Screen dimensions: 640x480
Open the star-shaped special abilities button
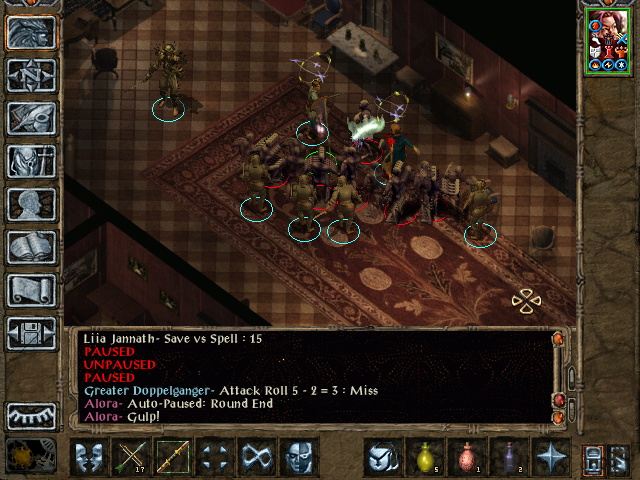[x=551, y=458]
